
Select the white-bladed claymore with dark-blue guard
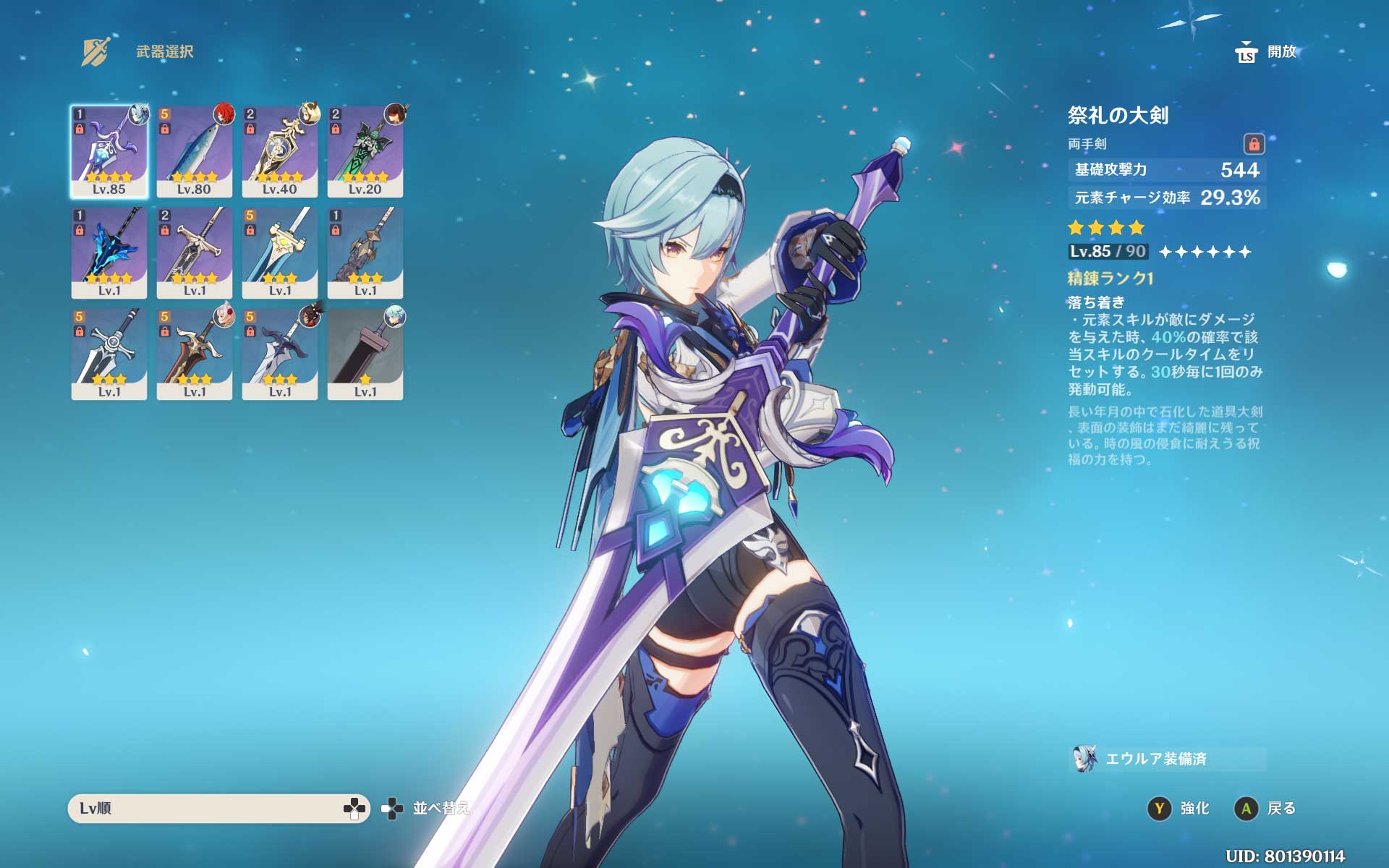pyautogui.click(x=280, y=354)
